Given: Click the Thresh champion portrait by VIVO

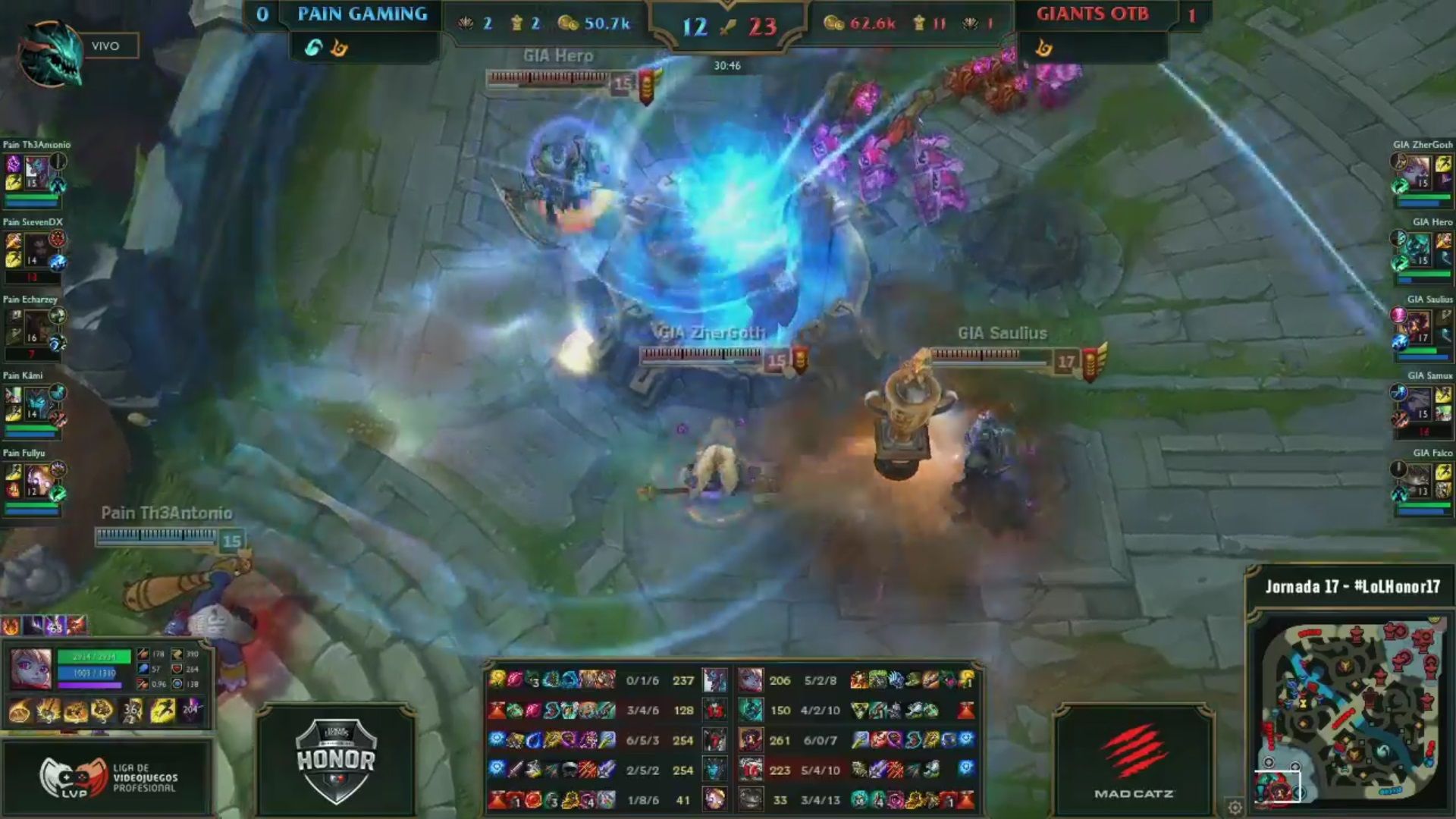Looking at the screenshot, I should (51, 53).
